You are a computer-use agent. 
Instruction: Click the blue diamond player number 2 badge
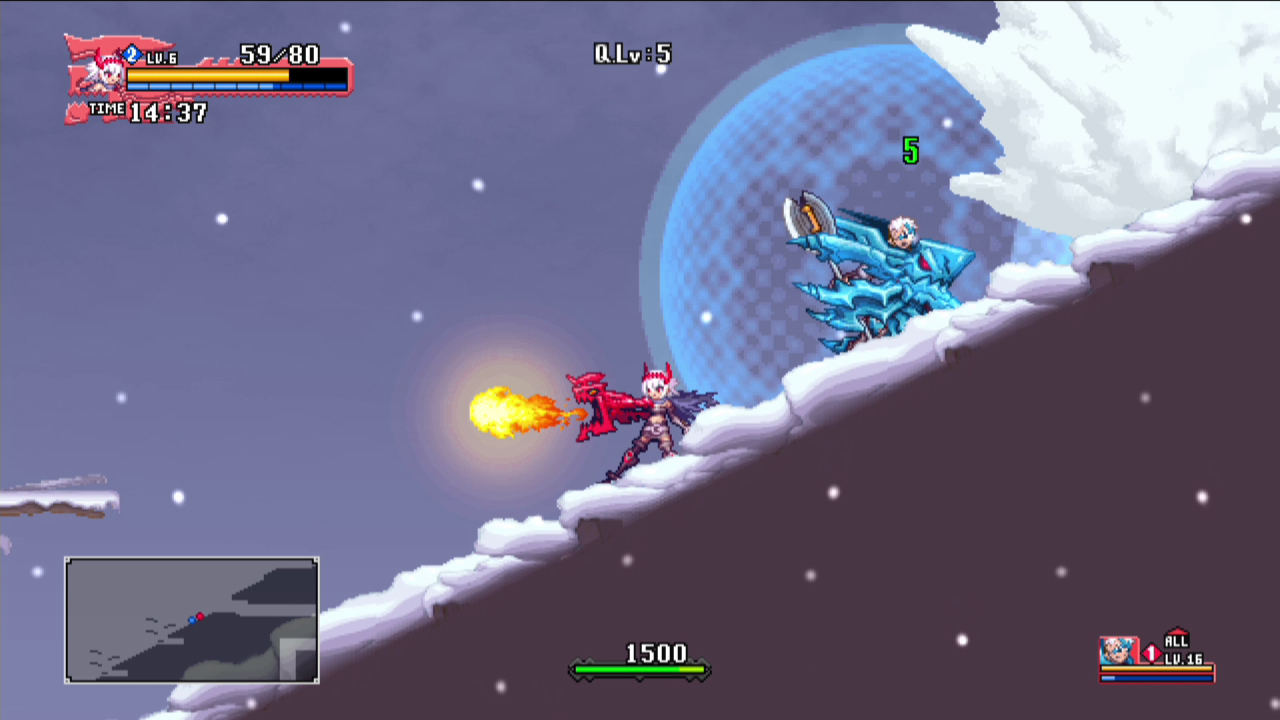[x=131, y=53]
